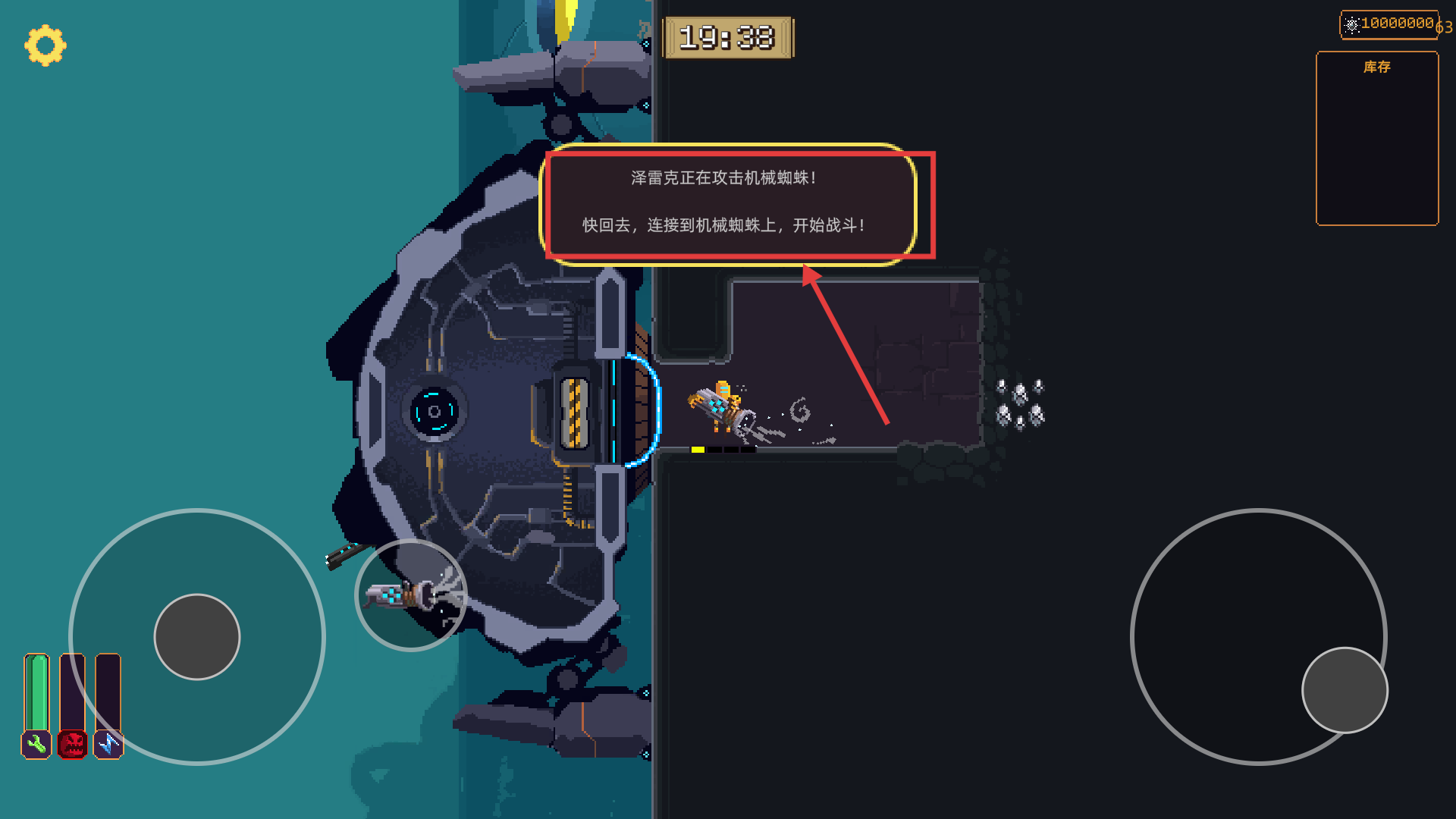Open the 库存 inventory panel
Viewport: 1456px width, 819px height.
tap(1377, 138)
